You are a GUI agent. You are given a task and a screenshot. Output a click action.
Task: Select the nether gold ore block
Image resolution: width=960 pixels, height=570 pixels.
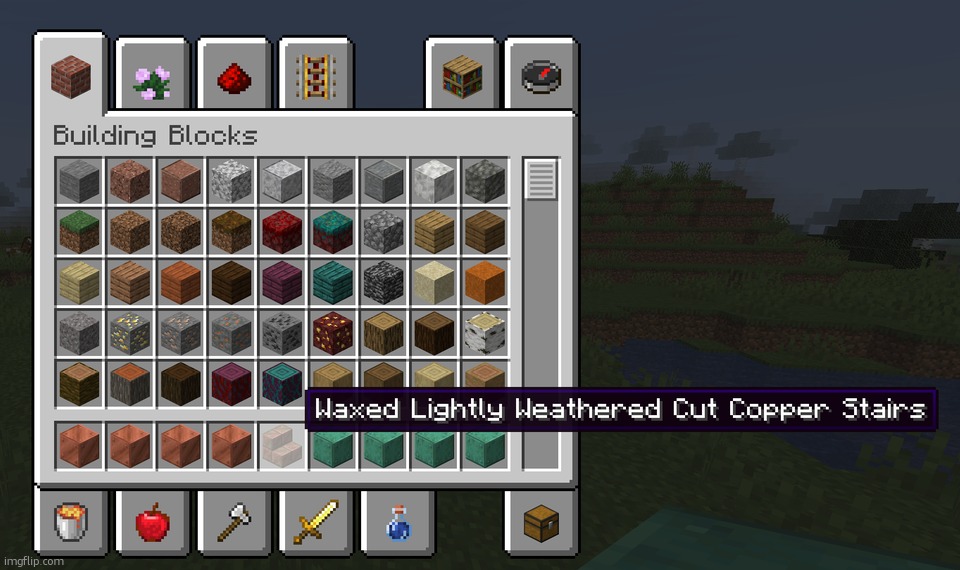click(x=332, y=334)
